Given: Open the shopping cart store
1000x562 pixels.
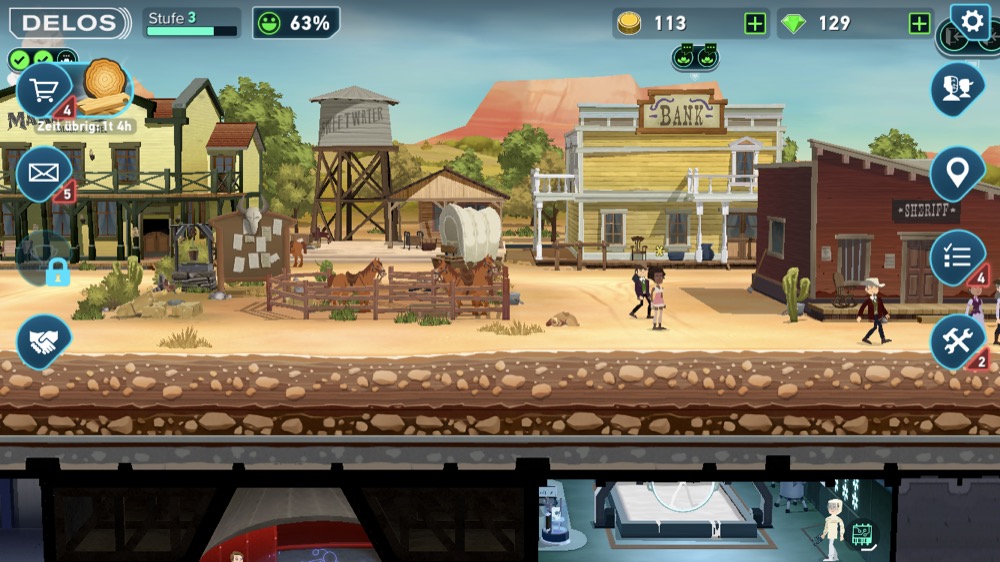Looking at the screenshot, I should pyautogui.click(x=44, y=91).
